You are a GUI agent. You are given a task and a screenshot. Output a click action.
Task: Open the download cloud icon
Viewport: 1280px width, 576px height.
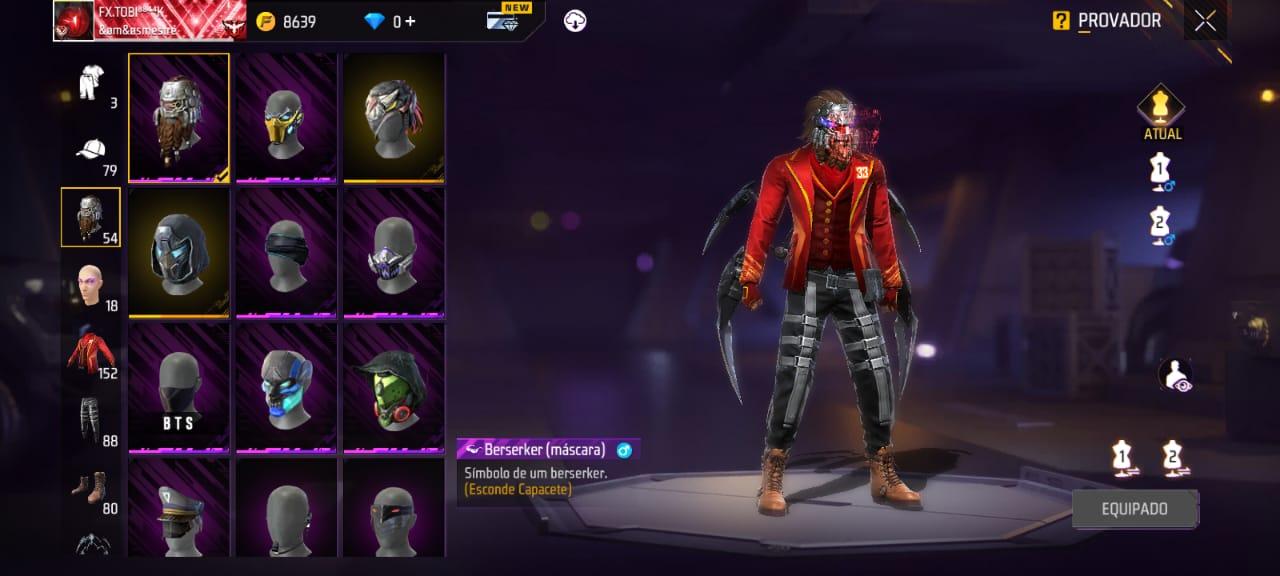(575, 21)
